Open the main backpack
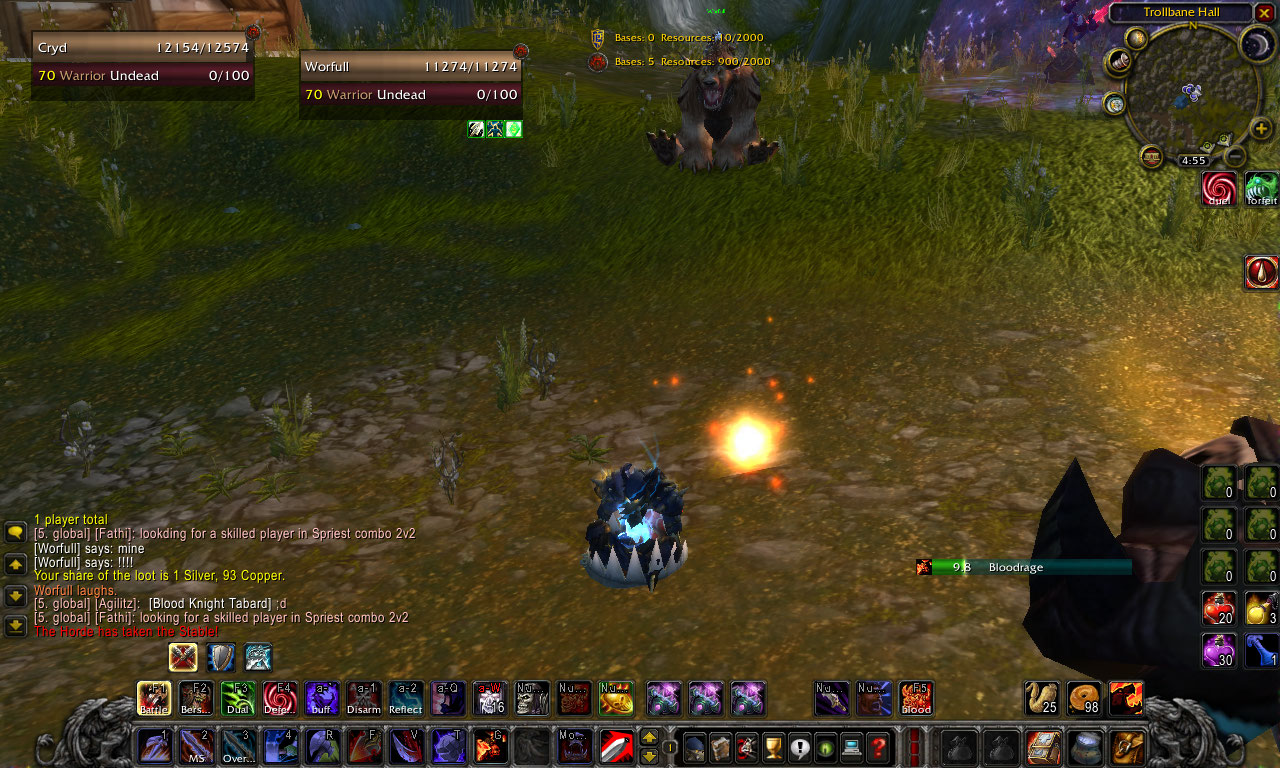Viewport: 1280px width, 768px height. click(1128, 746)
